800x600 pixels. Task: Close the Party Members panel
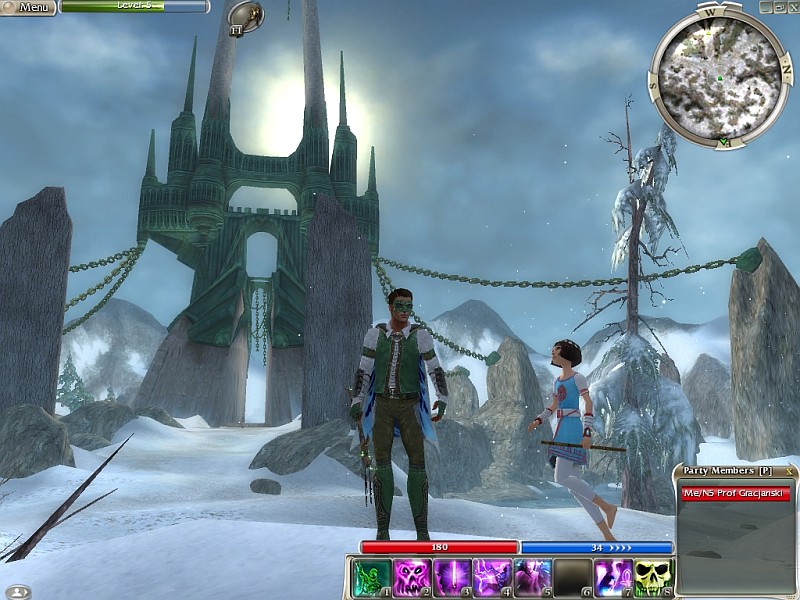pos(790,470)
